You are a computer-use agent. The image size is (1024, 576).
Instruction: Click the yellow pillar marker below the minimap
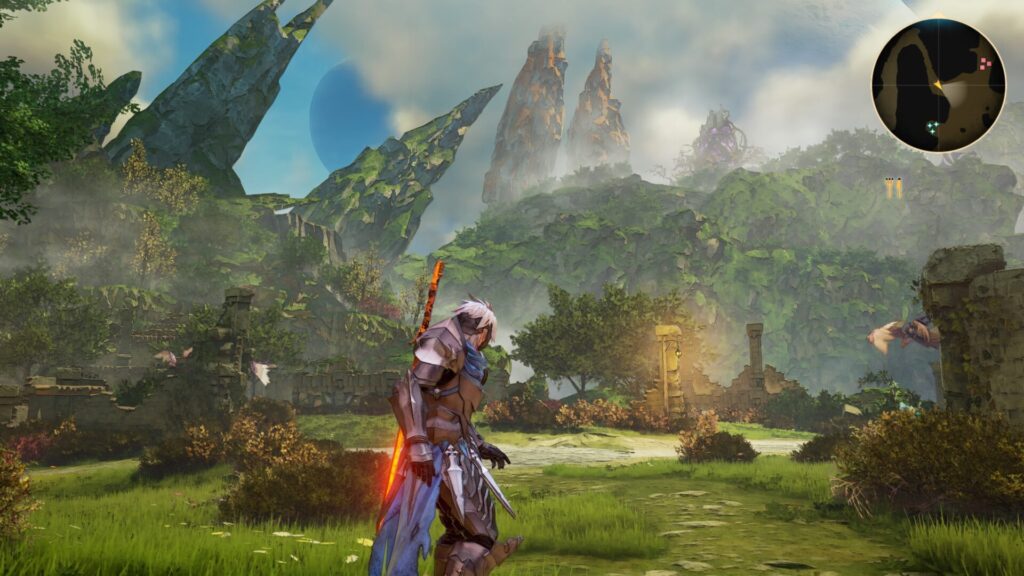(893, 188)
